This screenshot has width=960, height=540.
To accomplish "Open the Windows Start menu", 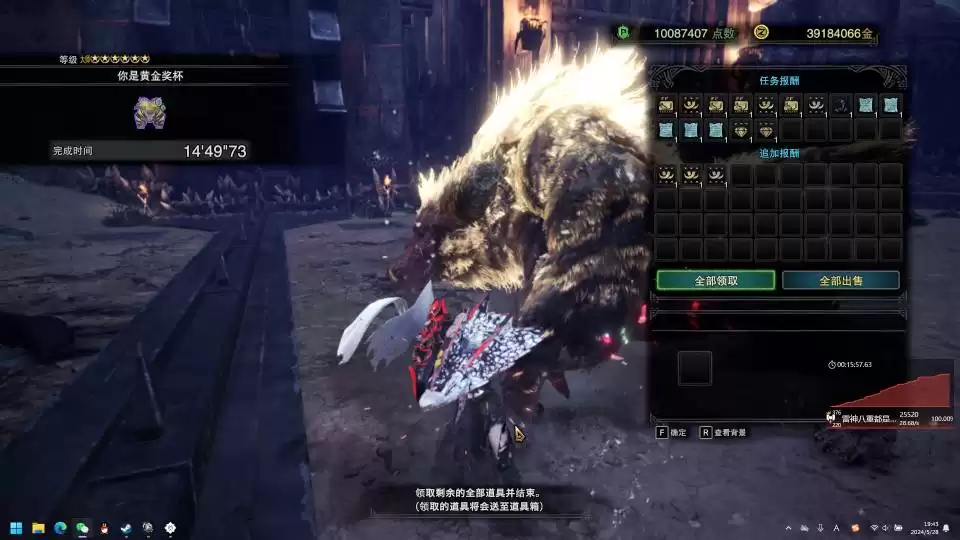I will (16, 527).
